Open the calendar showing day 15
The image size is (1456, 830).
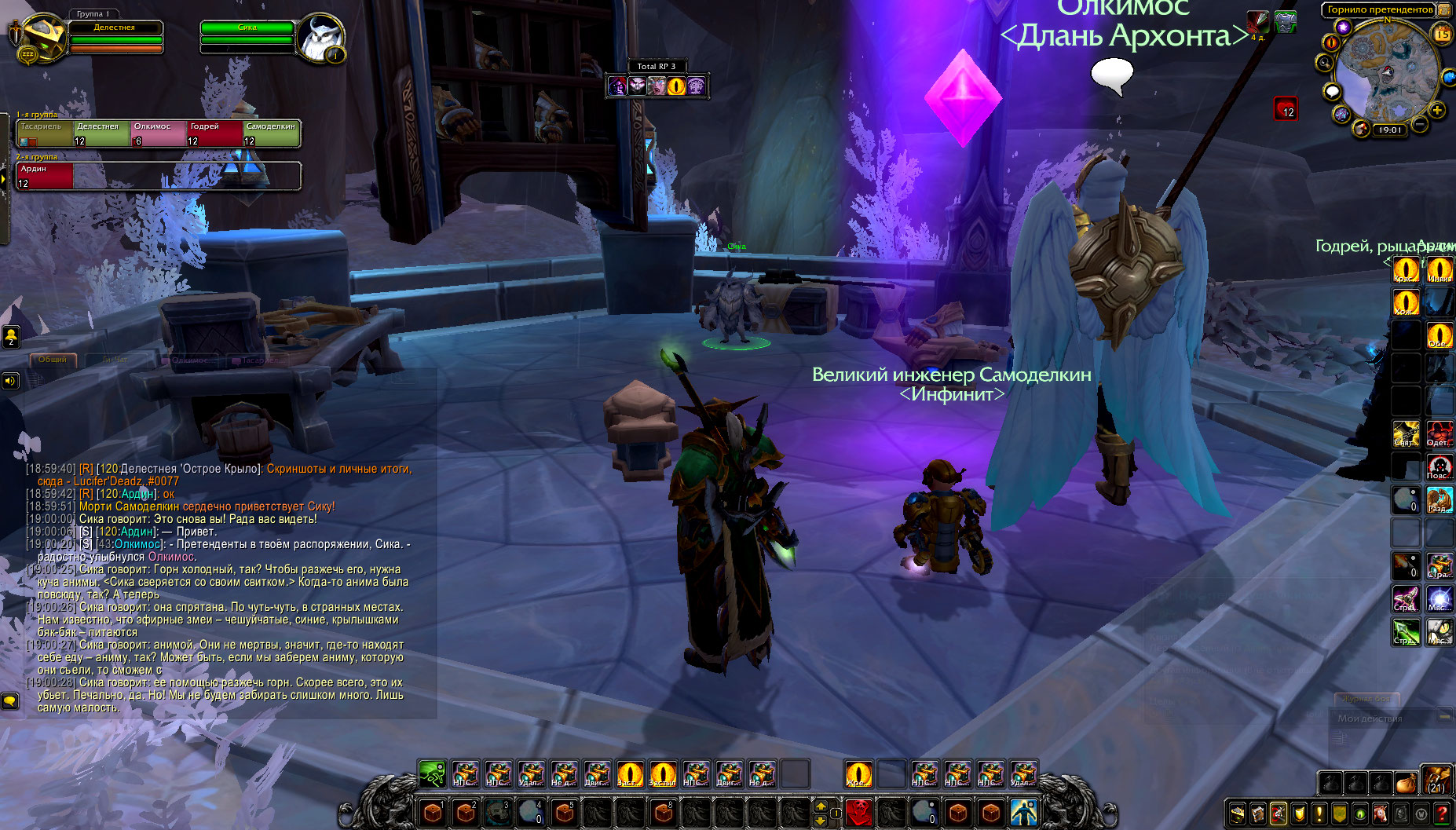tap(1442, 34)
